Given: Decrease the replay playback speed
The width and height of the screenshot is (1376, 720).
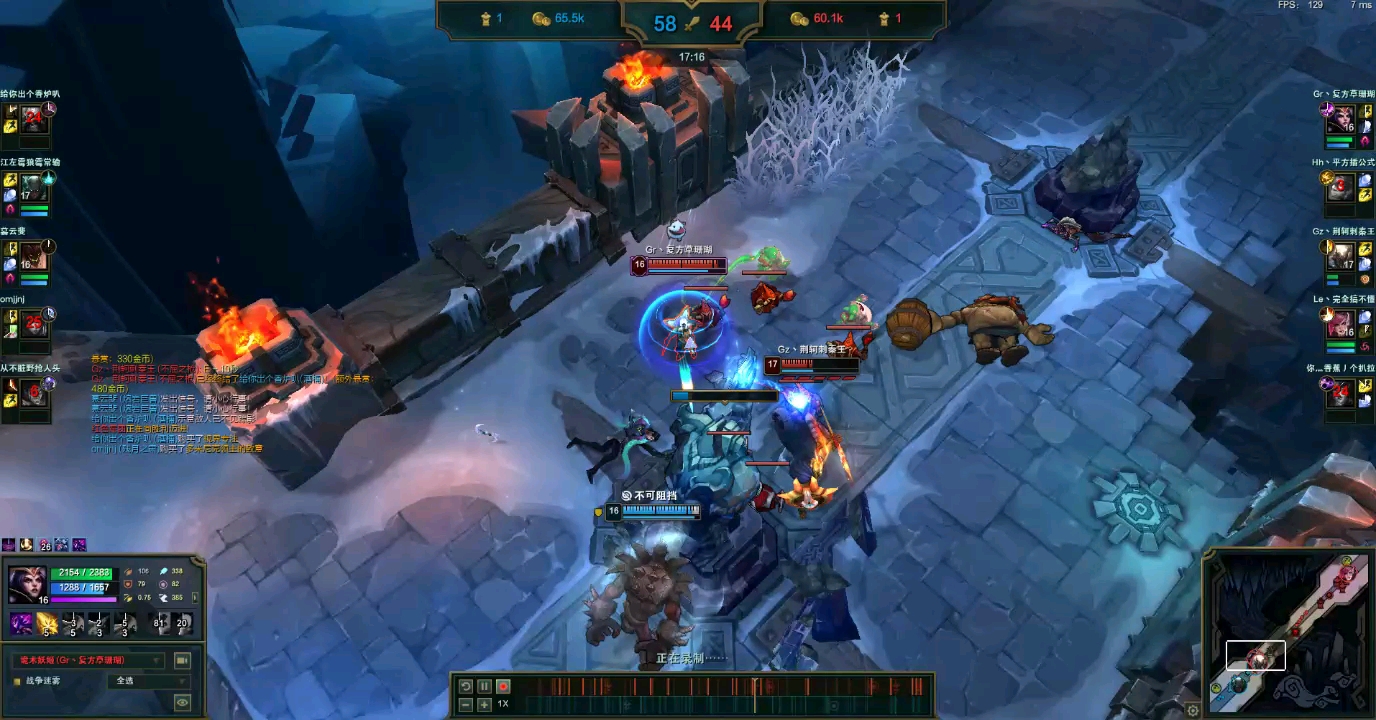Looking at the screenshot, I should tap(465, 704).
